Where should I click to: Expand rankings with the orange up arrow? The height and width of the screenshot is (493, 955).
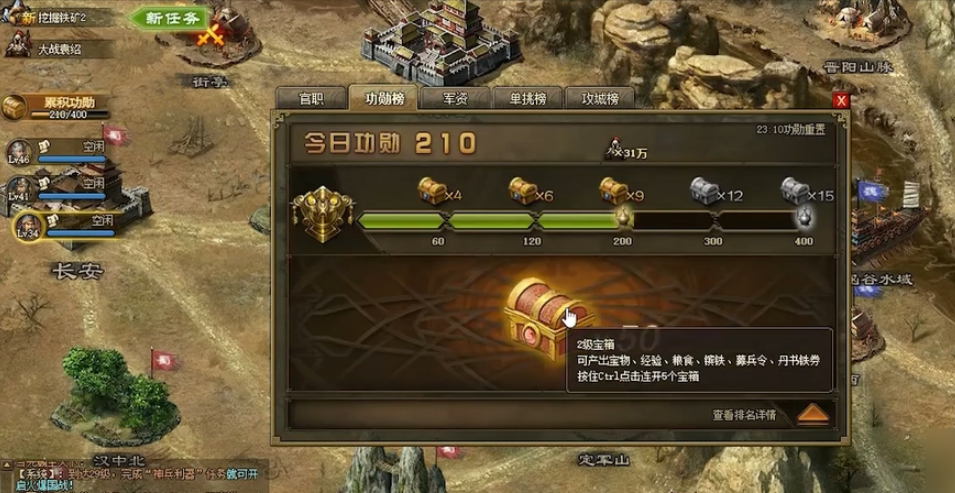[813, 414]
